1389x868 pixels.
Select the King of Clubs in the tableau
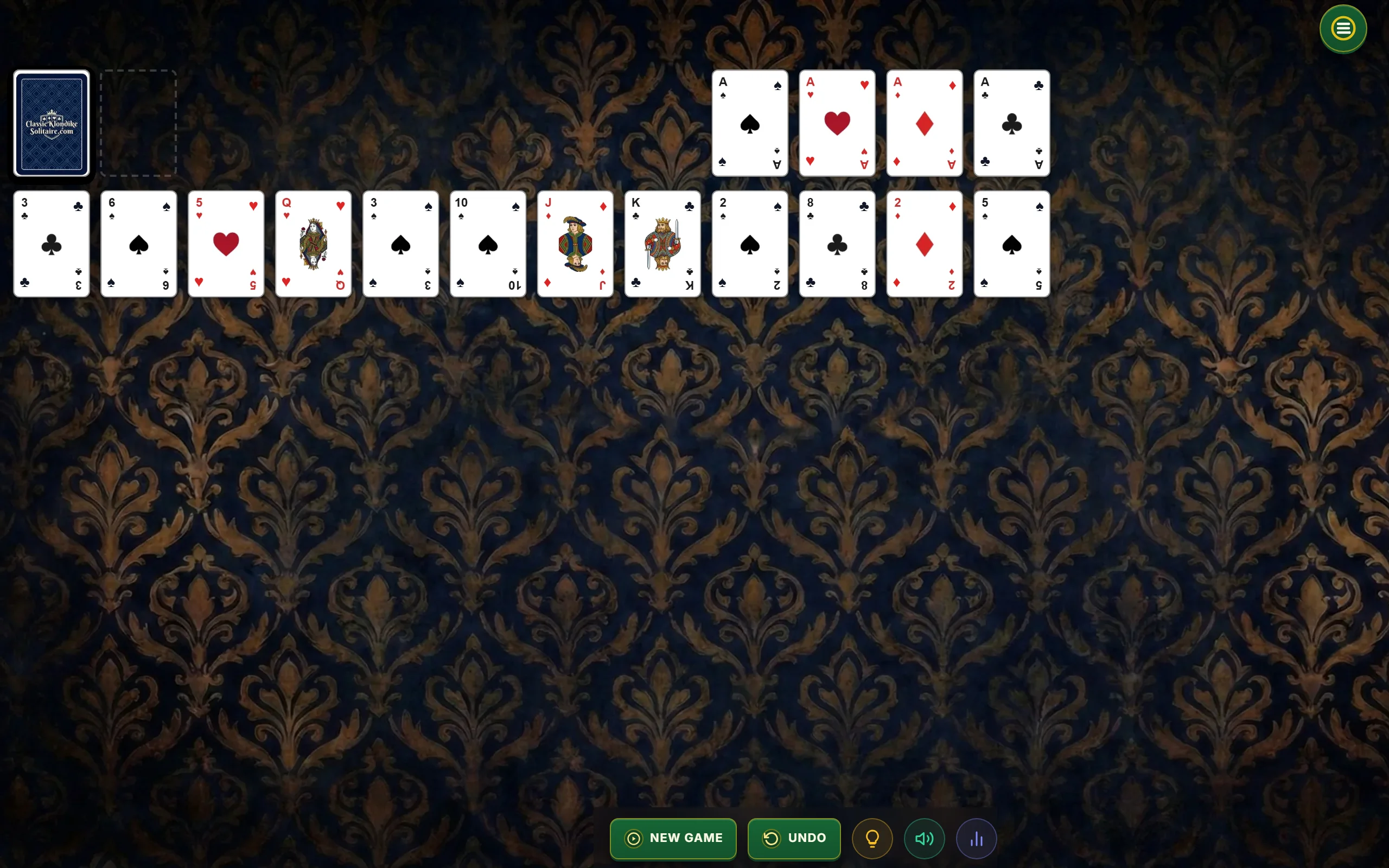pyautogui.click(x=662, y=244)
